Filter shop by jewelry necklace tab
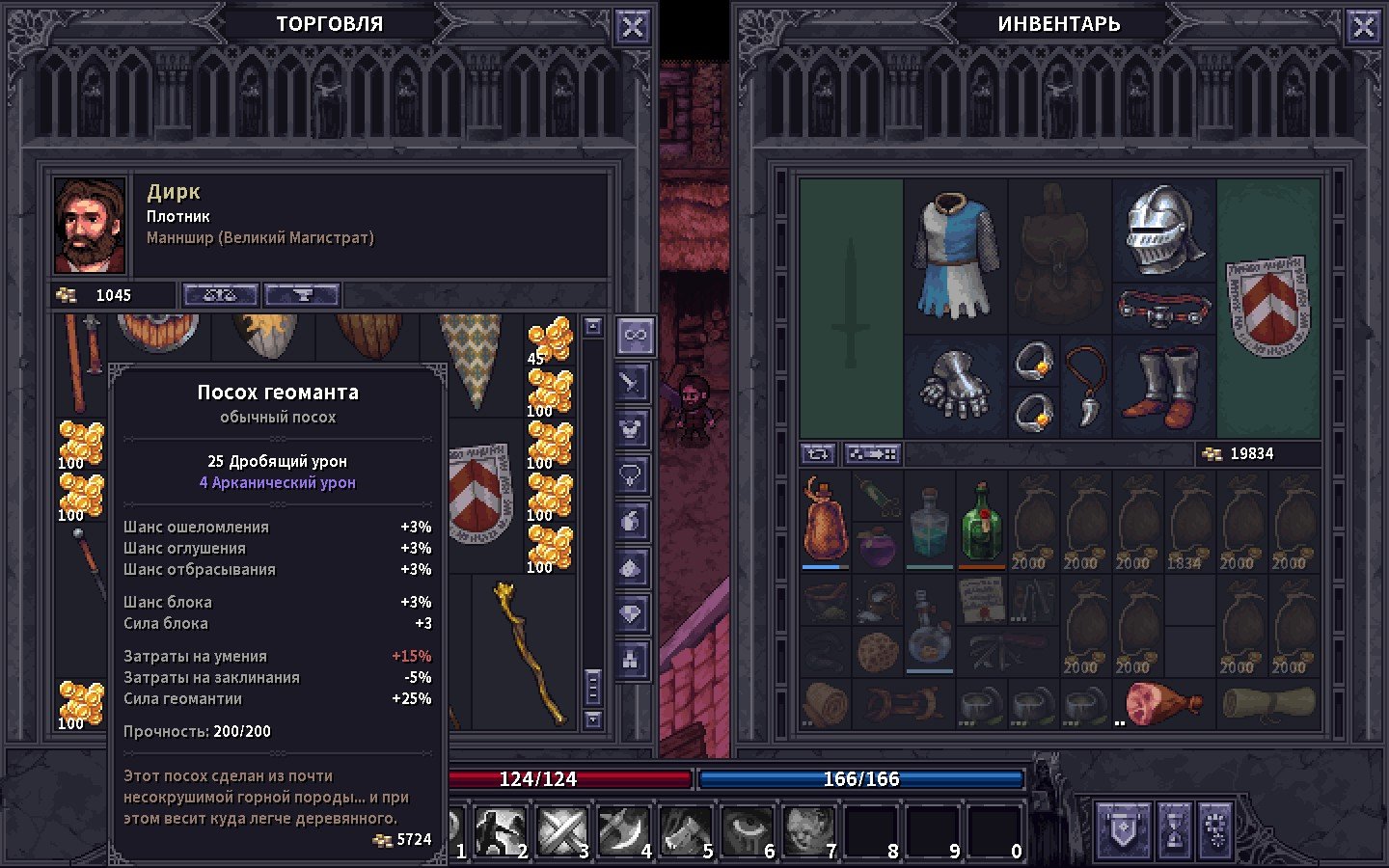The height and width of the screenshot is (868, 1389). click(x=633, y=475)
